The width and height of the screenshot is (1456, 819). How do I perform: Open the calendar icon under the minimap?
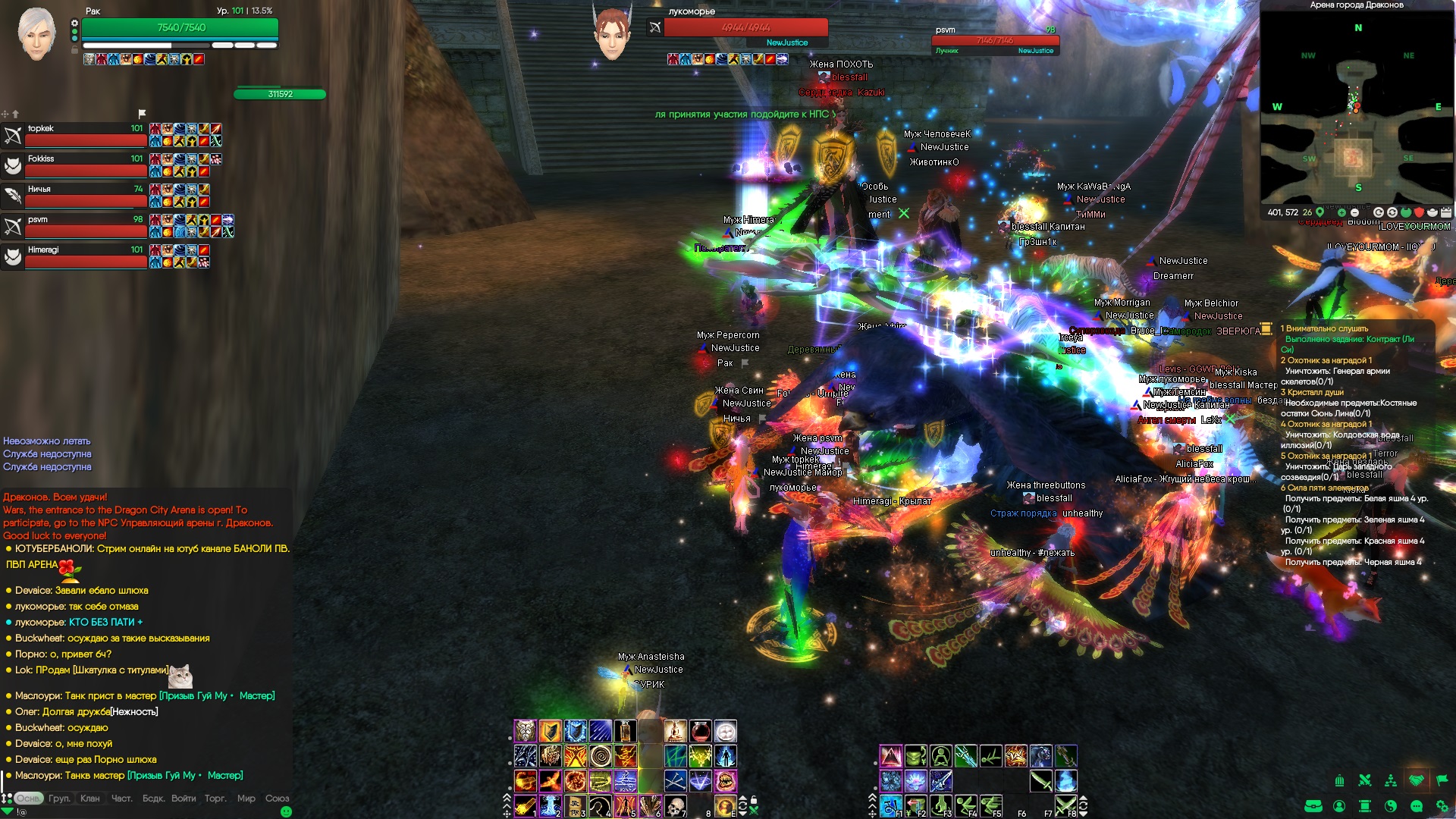tap(1445, 212)
